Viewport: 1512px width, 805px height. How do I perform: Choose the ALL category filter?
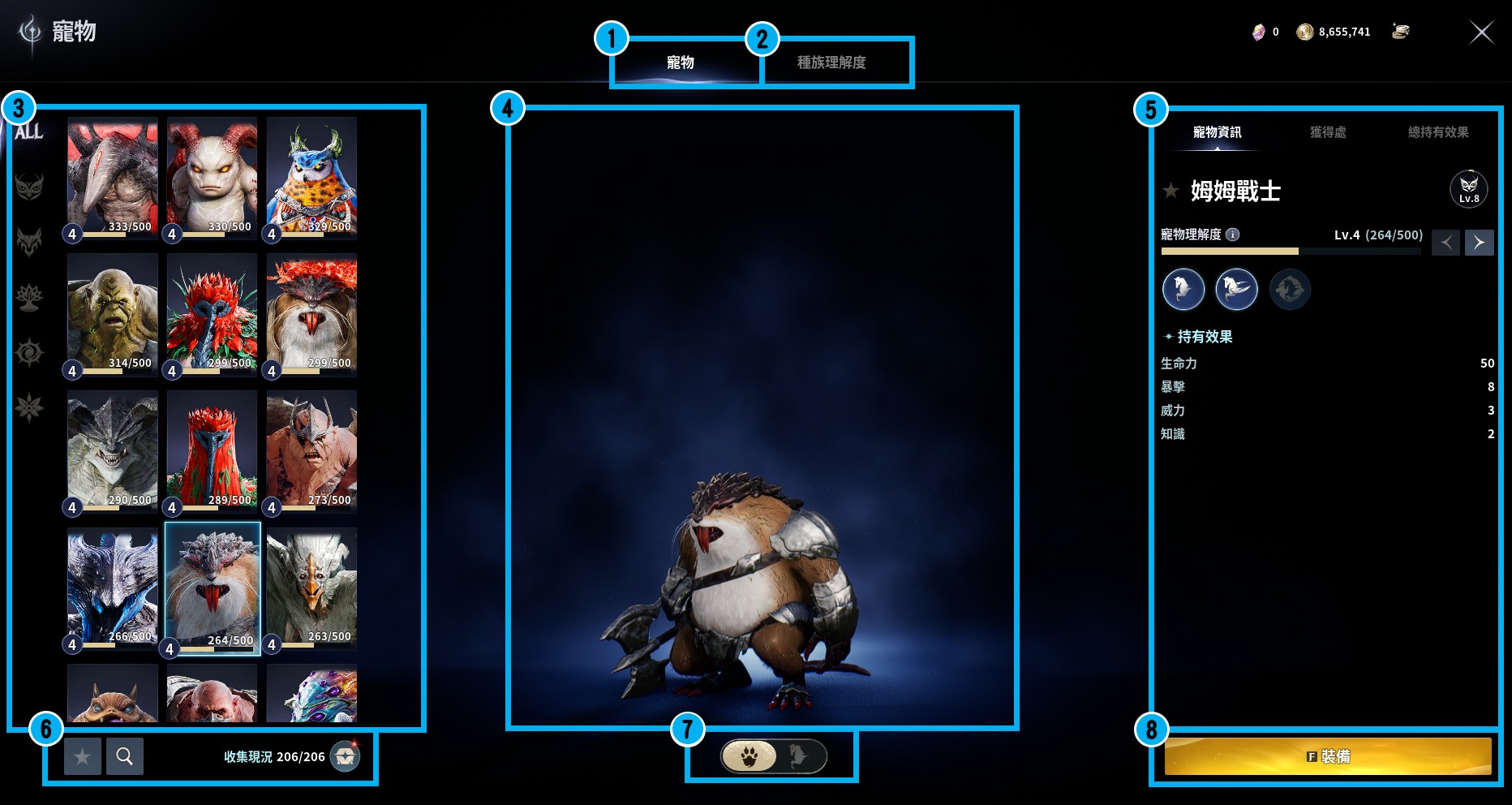pyautogui.click(x=29, y=131)
